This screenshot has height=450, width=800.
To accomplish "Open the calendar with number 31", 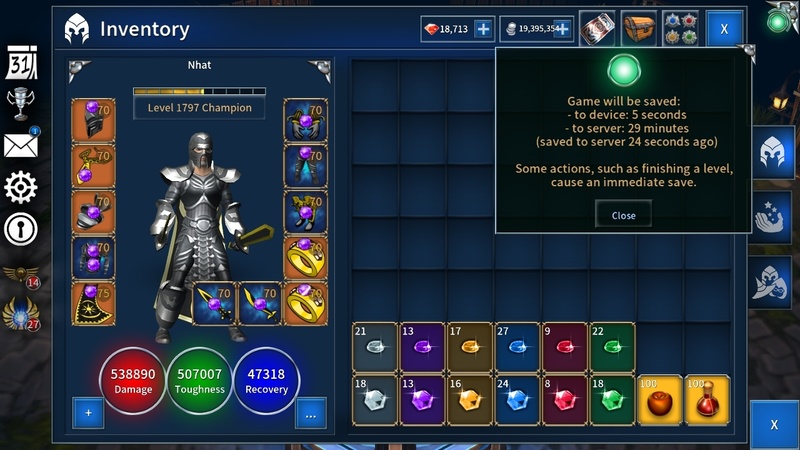I will point(22,64).
